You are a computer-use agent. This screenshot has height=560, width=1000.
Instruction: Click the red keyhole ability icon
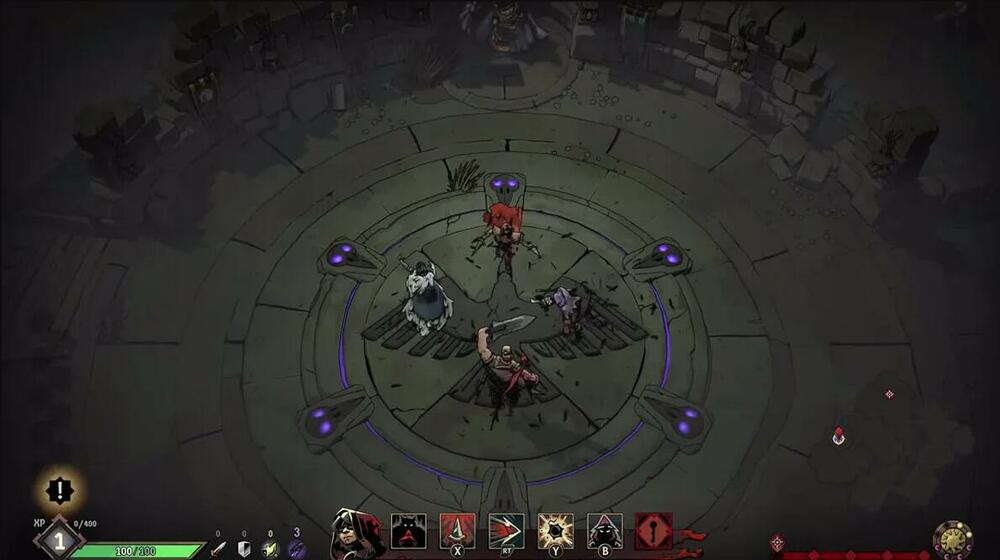point(653,530)
